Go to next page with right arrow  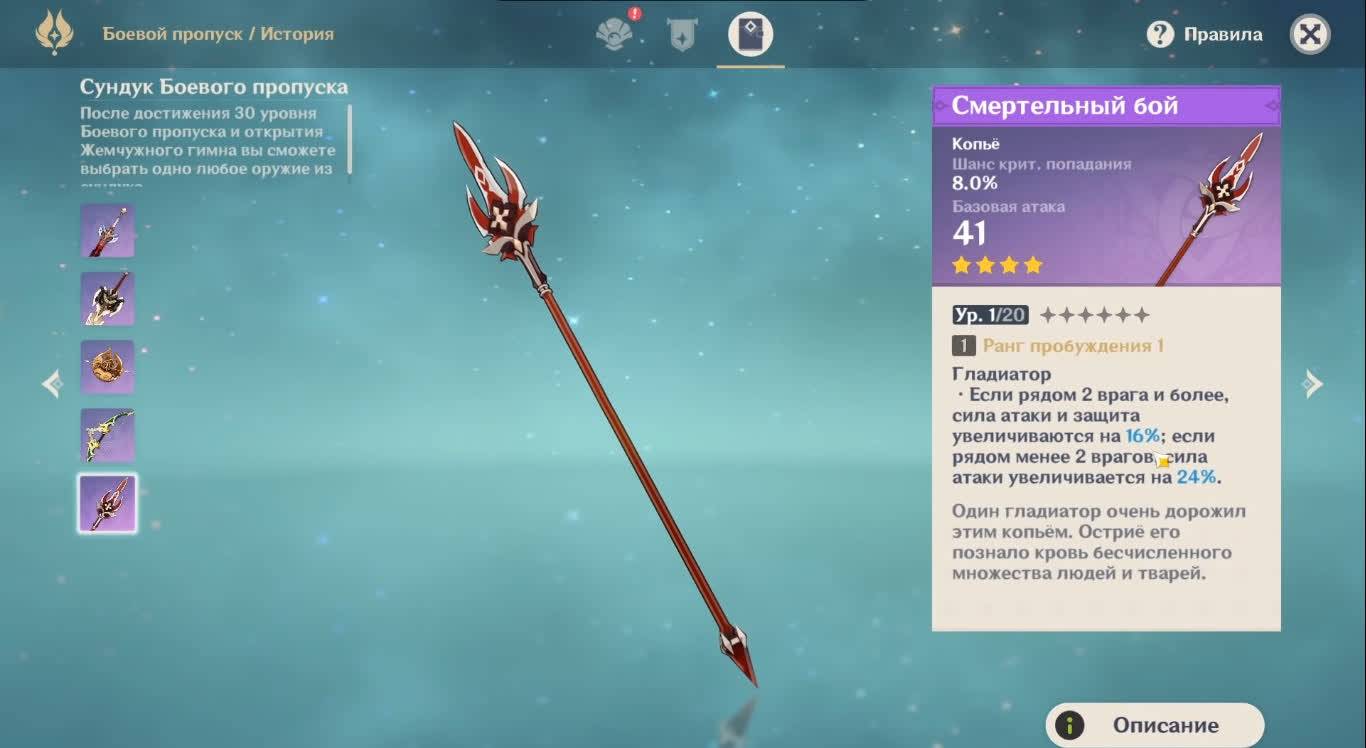[1314, 384]
